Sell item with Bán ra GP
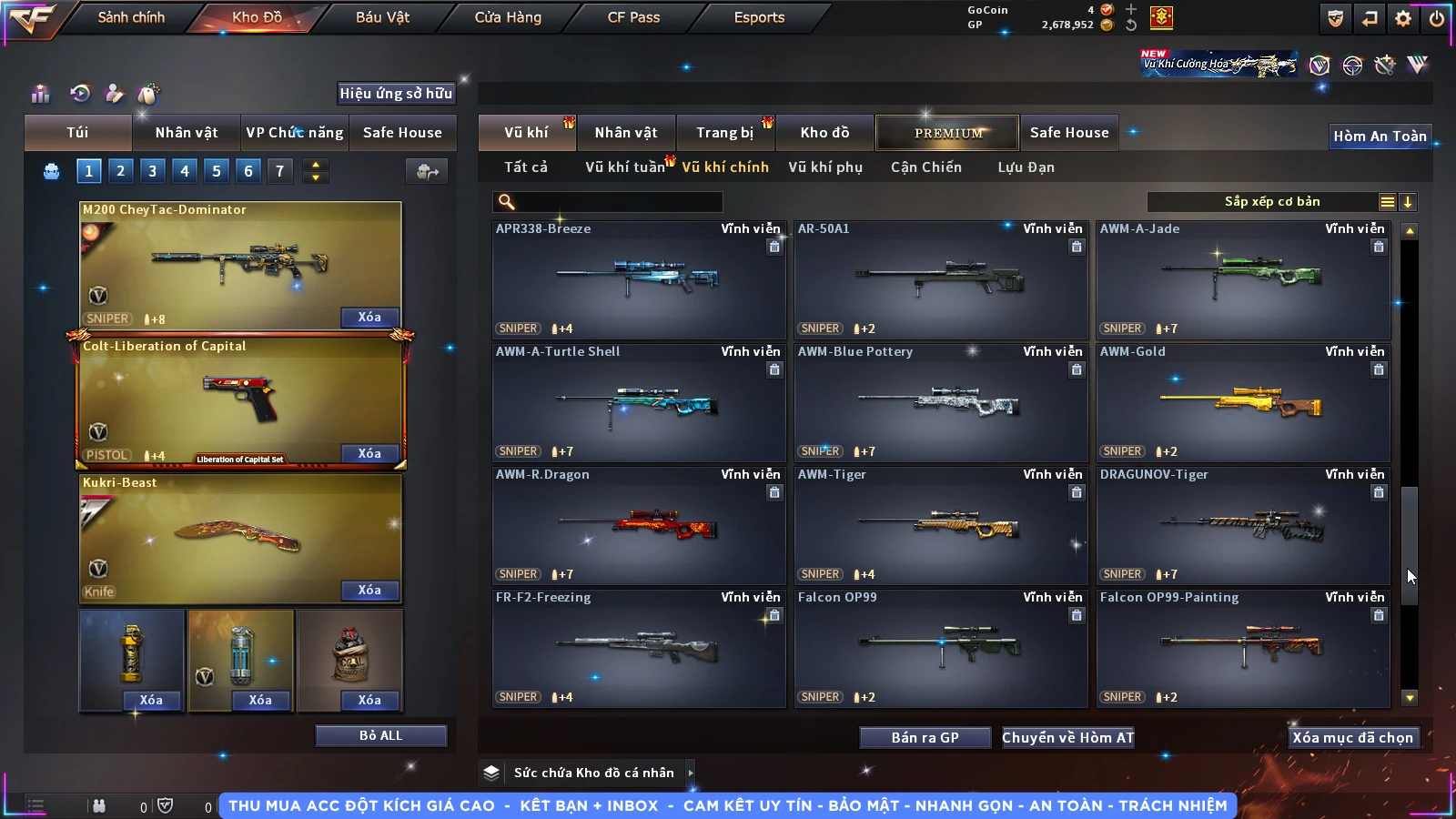The height and width of the screenshot is (819, 1456). [x=925, y=738]
